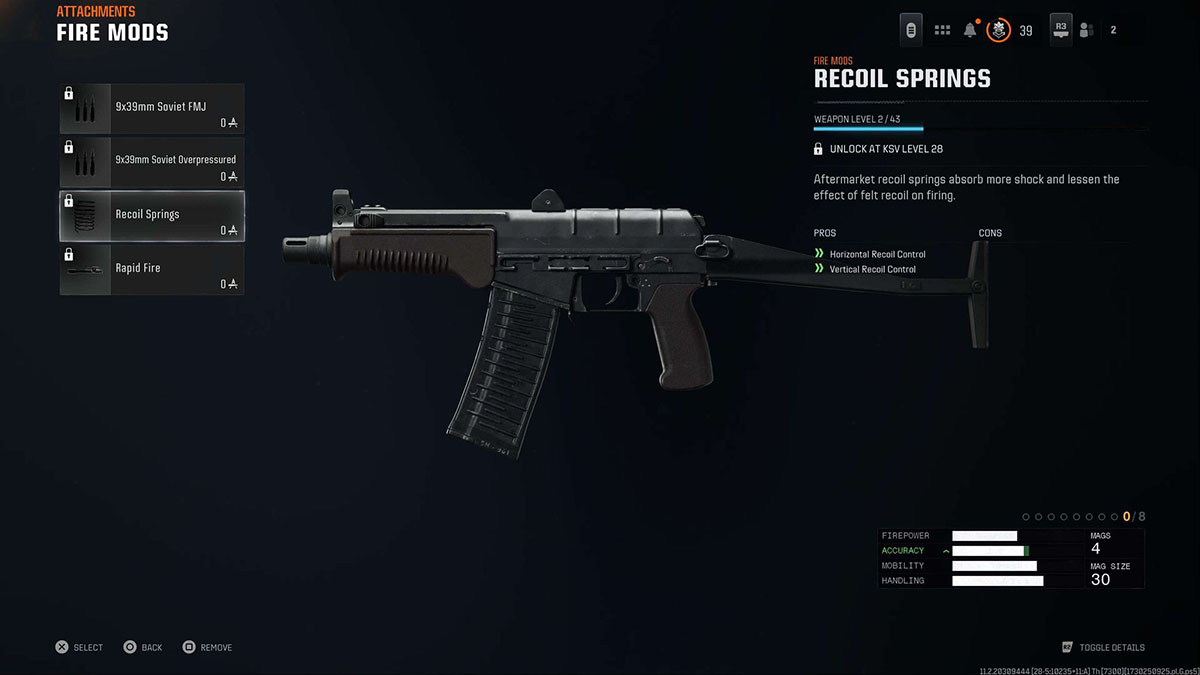View the player rank emblem
1200x675 pixels.
[998, 30]
